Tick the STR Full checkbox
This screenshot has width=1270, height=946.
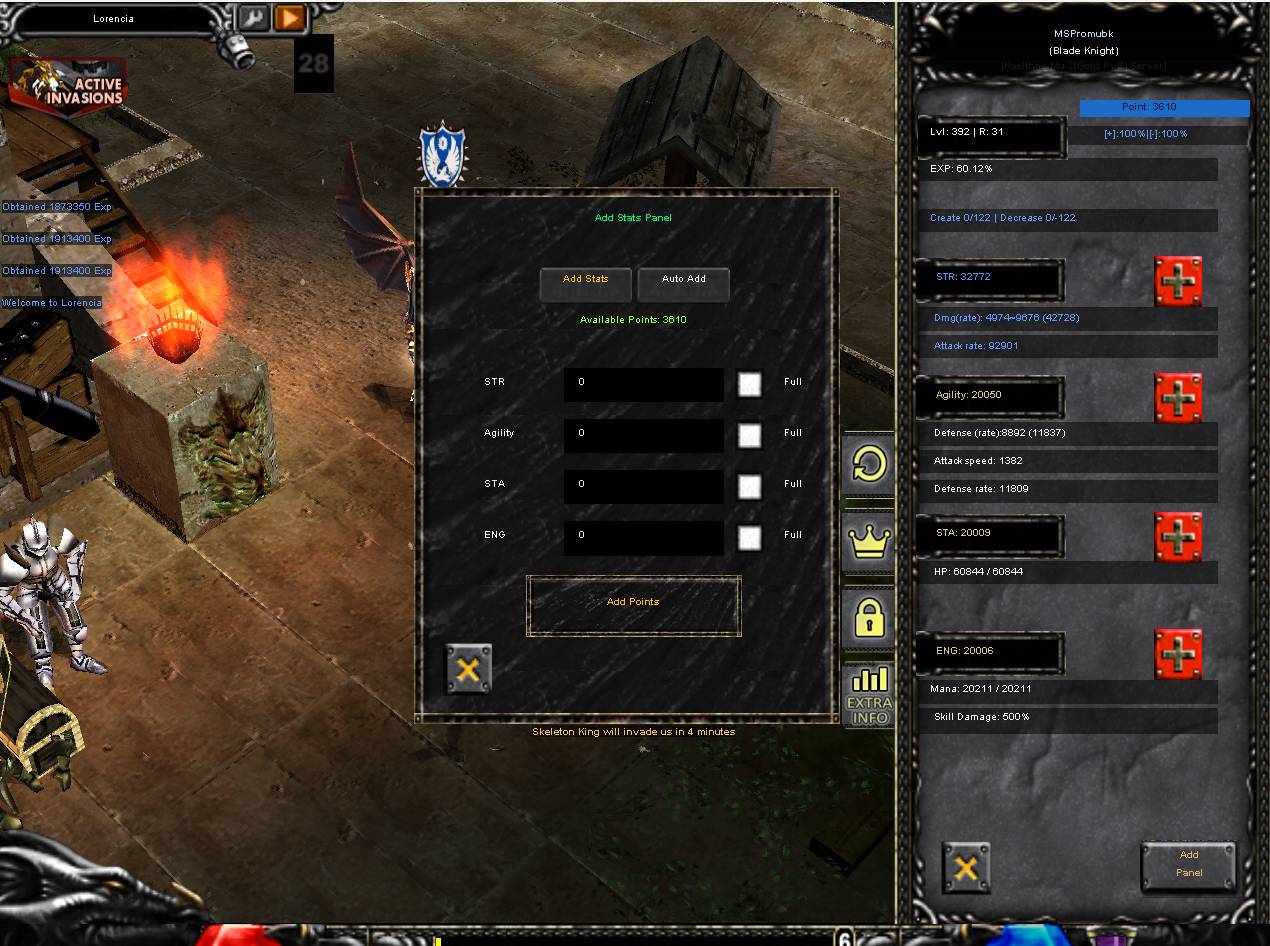749,384
